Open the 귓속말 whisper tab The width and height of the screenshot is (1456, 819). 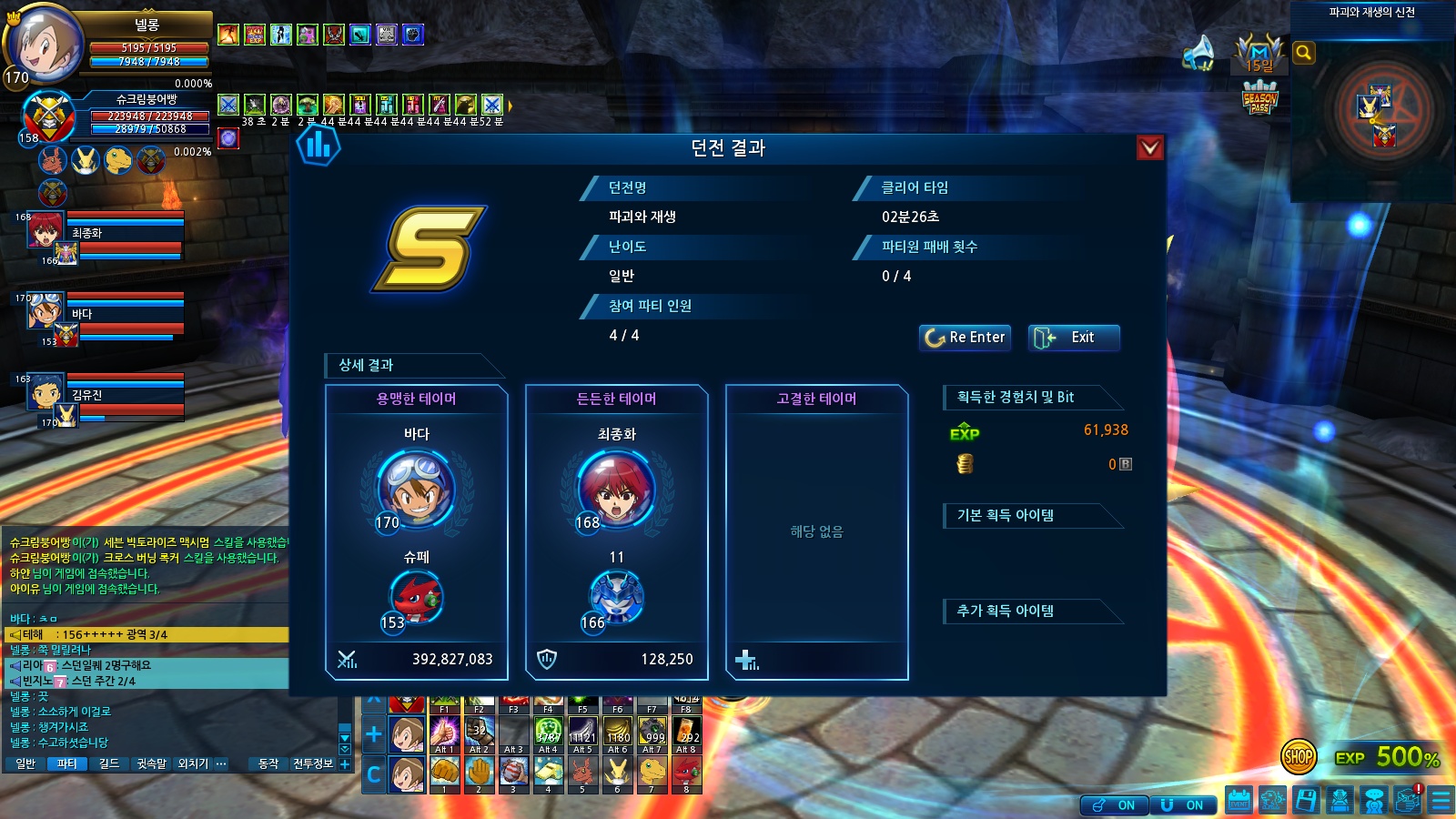tap(151, 764)
